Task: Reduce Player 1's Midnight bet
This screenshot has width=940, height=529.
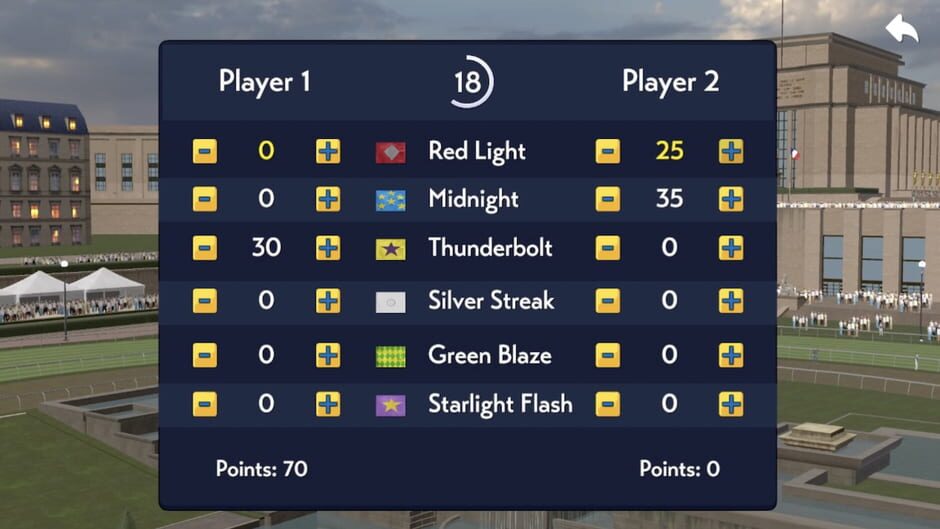Action: coord(205,199)
